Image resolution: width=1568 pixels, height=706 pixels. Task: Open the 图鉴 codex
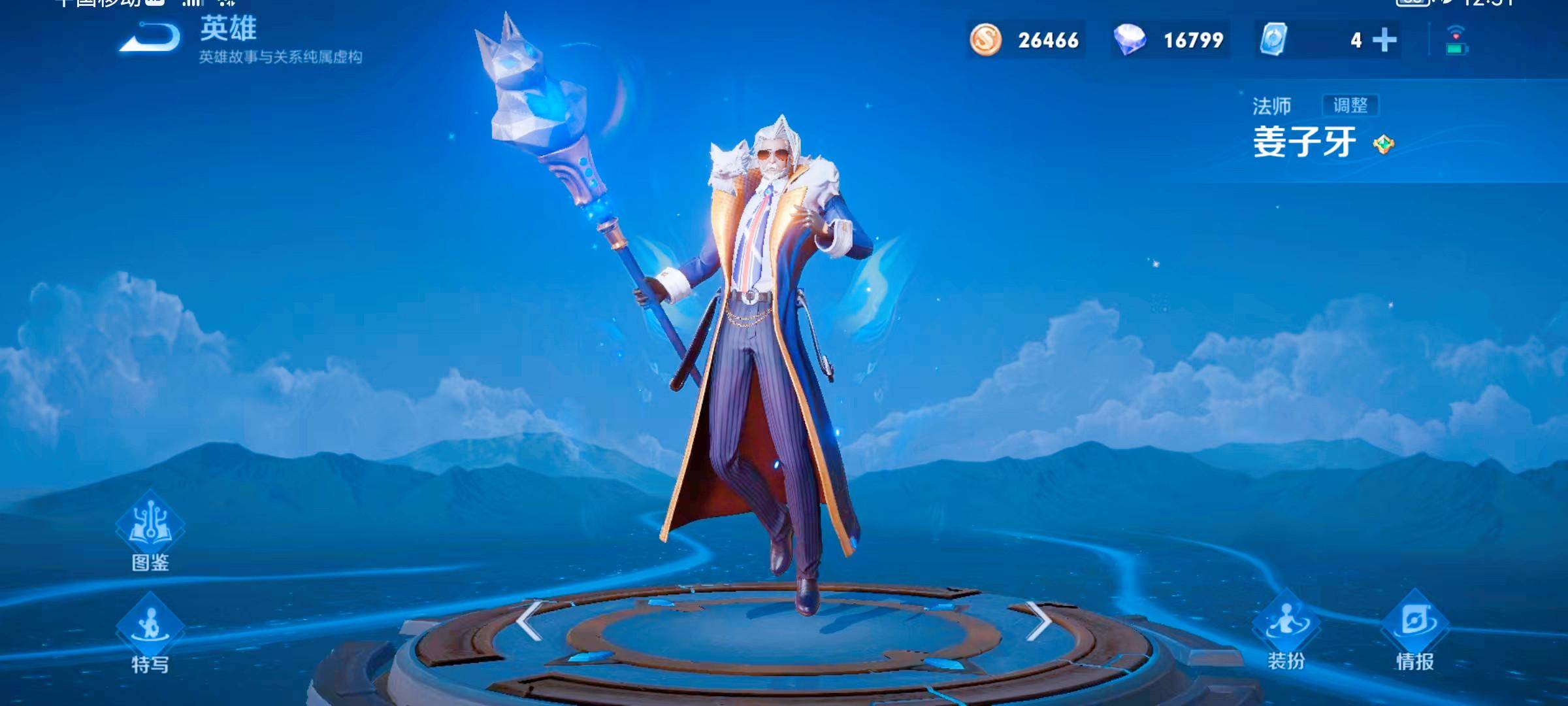[x=150, y=531]
